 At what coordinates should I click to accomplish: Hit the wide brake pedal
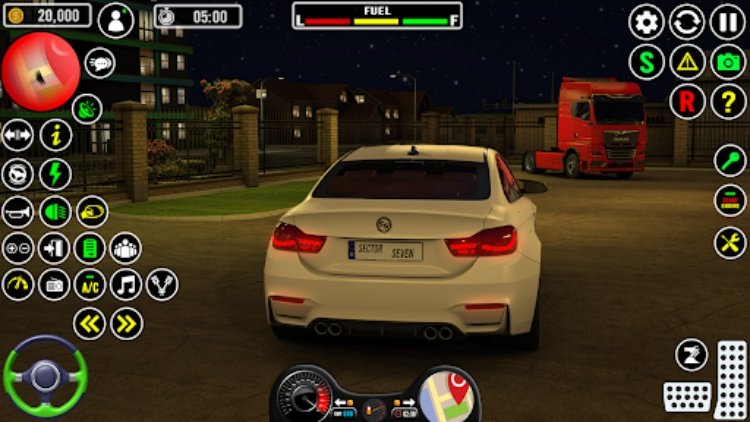pyautogui.click(x=687, y=396)
